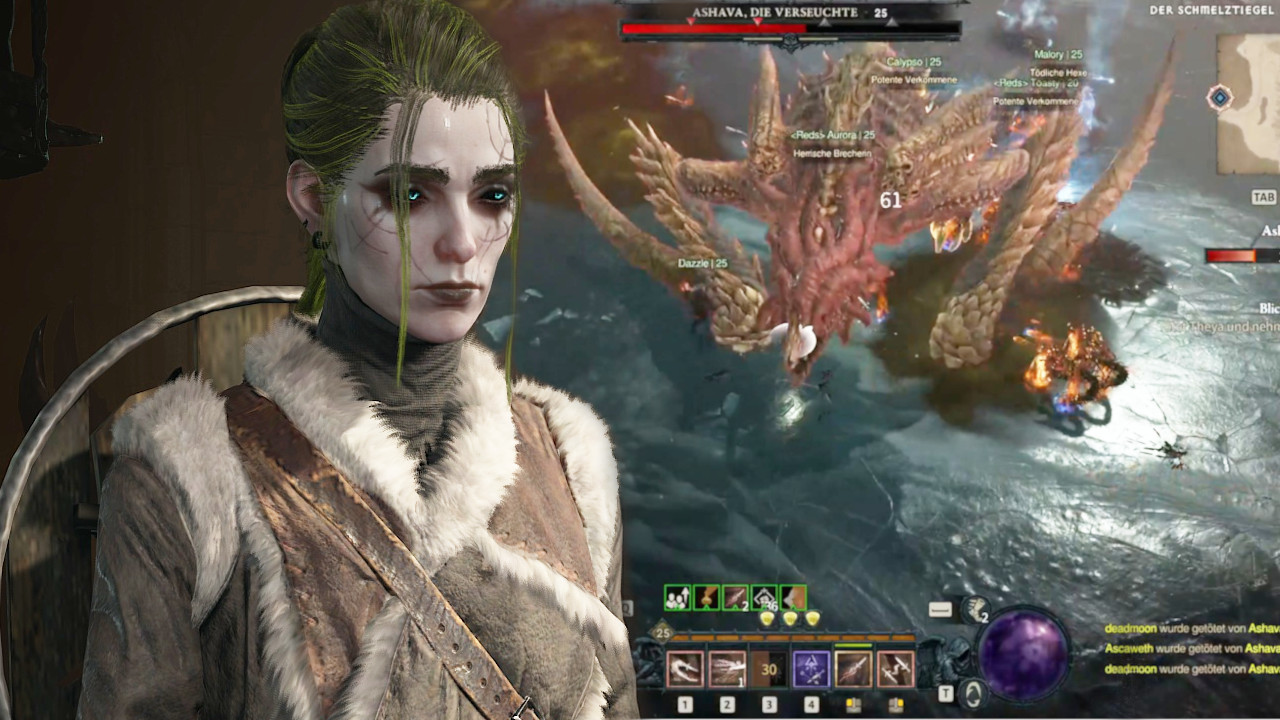The height and width of the screenshot is (720, 1280).
Task: Click the player name Dazzle above the arena
Action: tap(692, 261)
